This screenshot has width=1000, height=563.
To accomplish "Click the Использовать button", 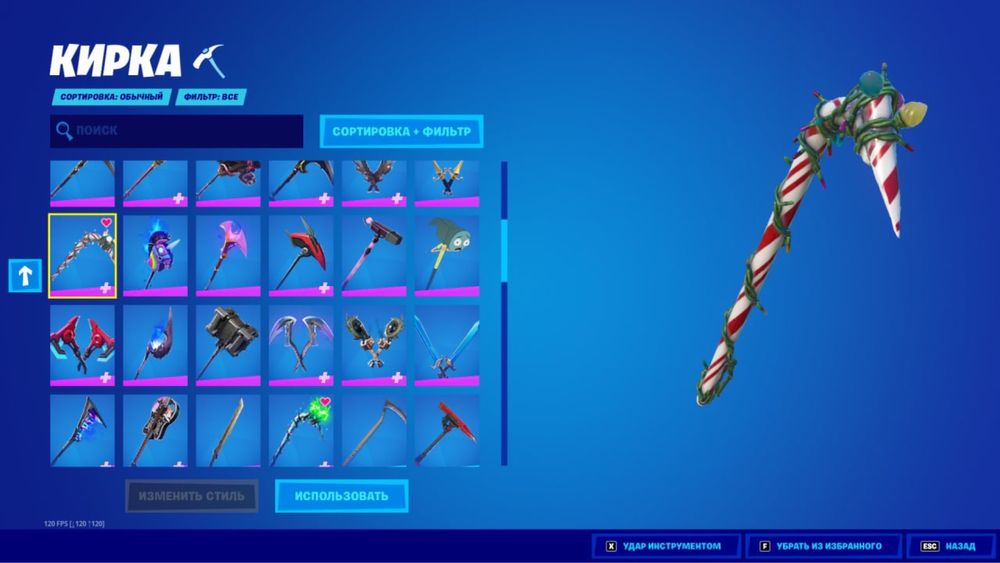I will tap(341, 496).
